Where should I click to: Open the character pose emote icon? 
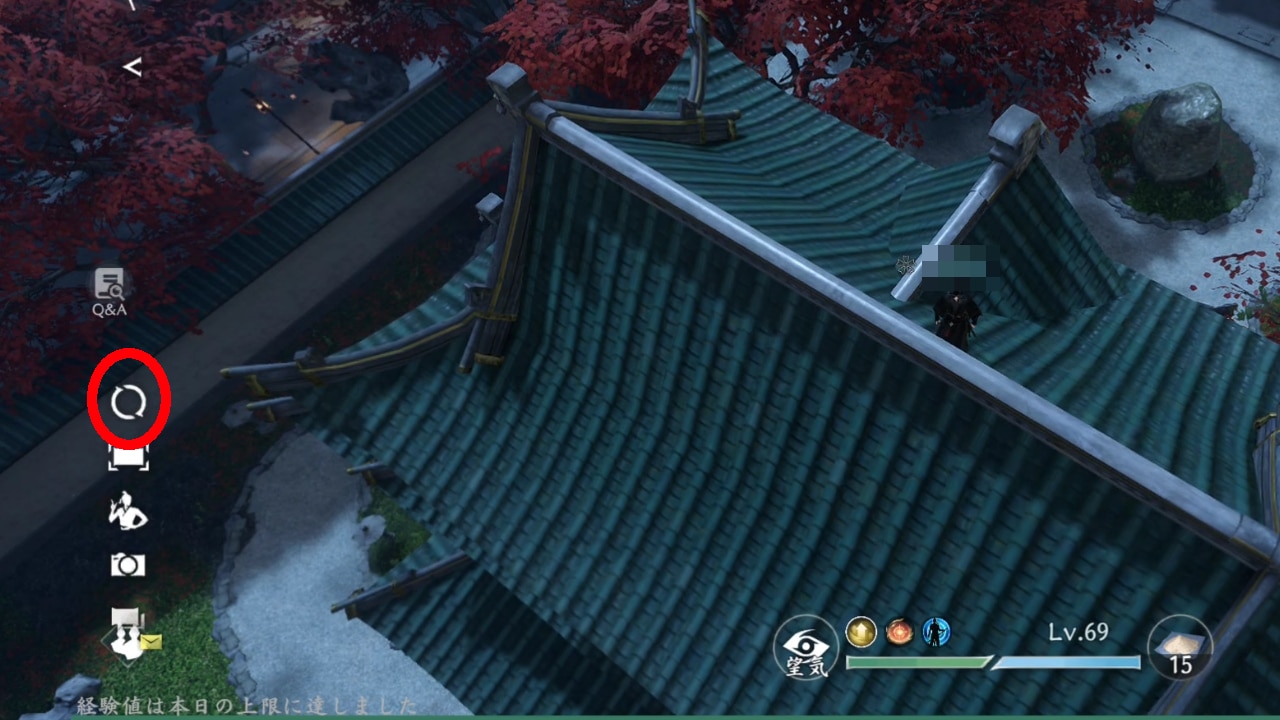click(128, 512)
